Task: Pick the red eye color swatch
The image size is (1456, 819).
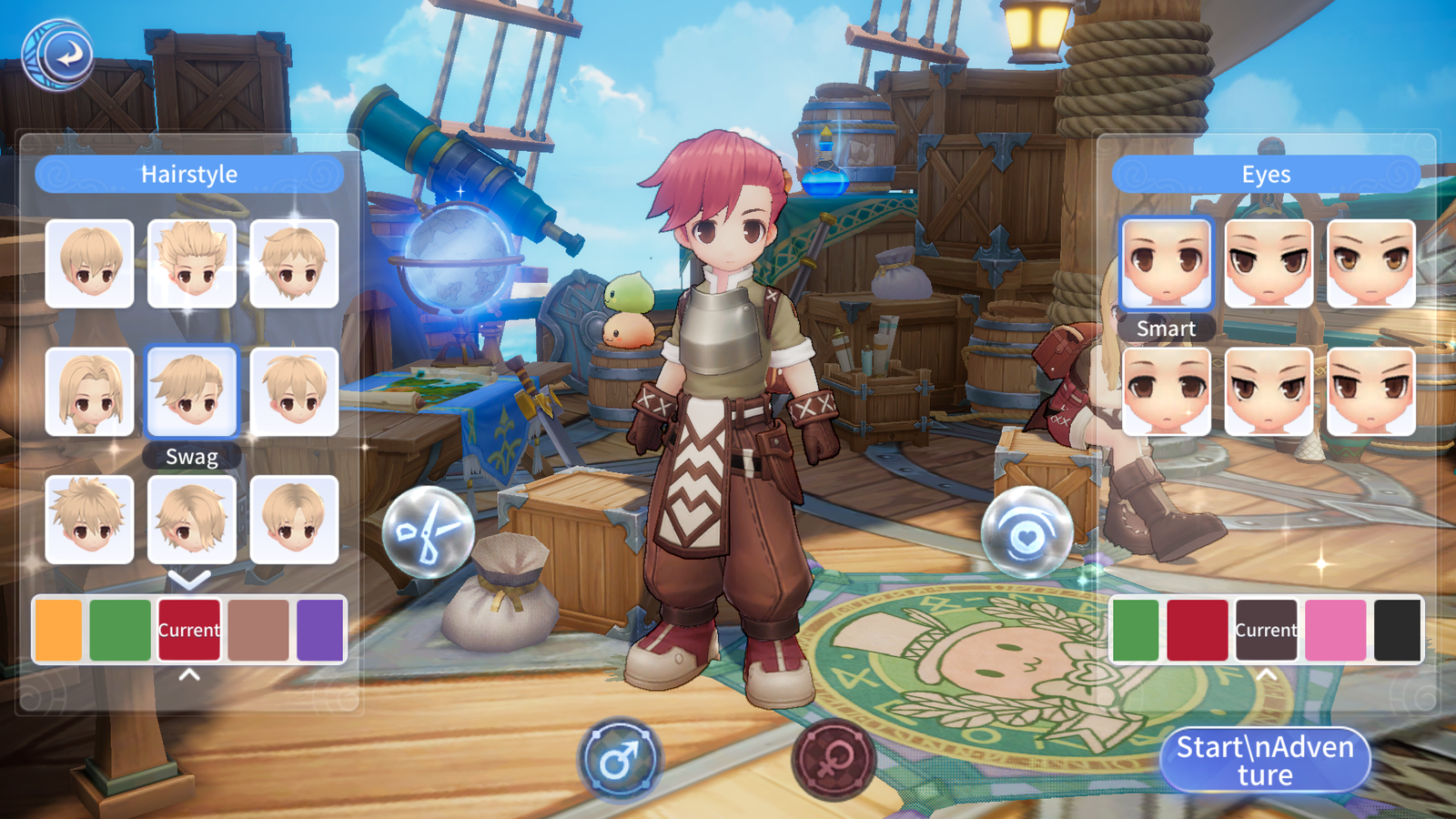Action: click(1197, 630)
